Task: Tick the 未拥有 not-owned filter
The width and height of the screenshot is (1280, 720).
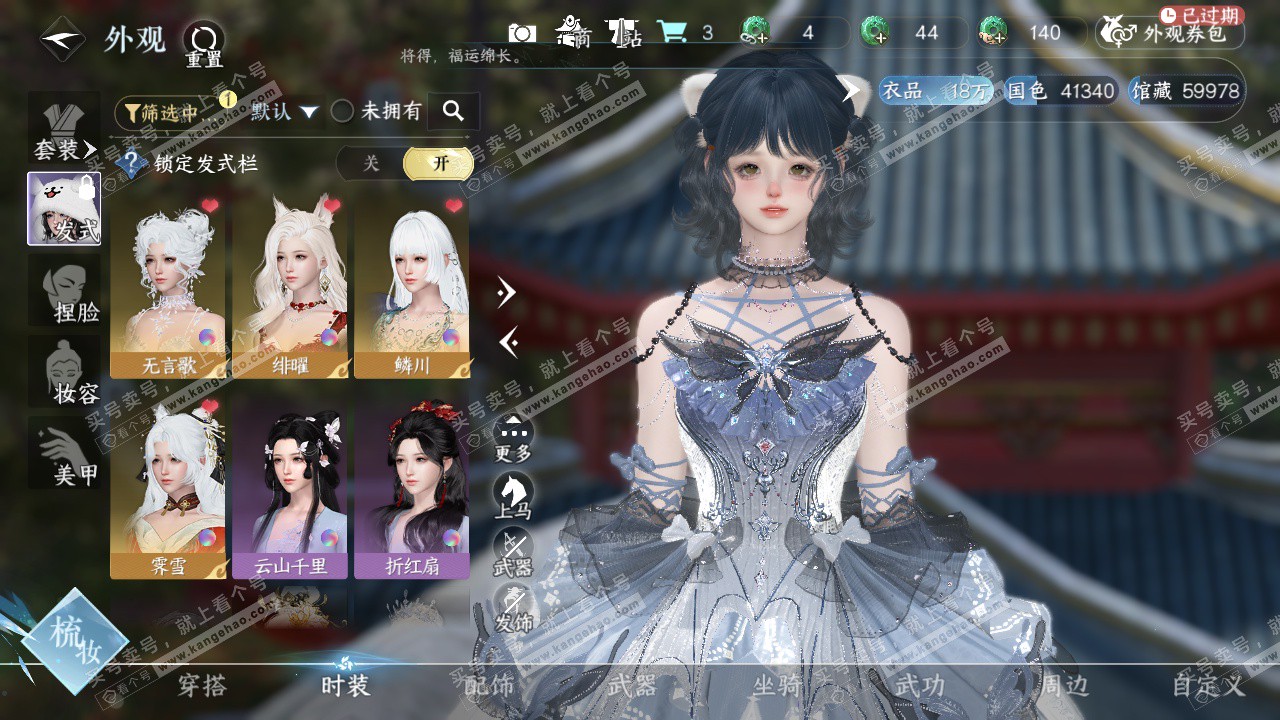Action: (x=343, y=112)
